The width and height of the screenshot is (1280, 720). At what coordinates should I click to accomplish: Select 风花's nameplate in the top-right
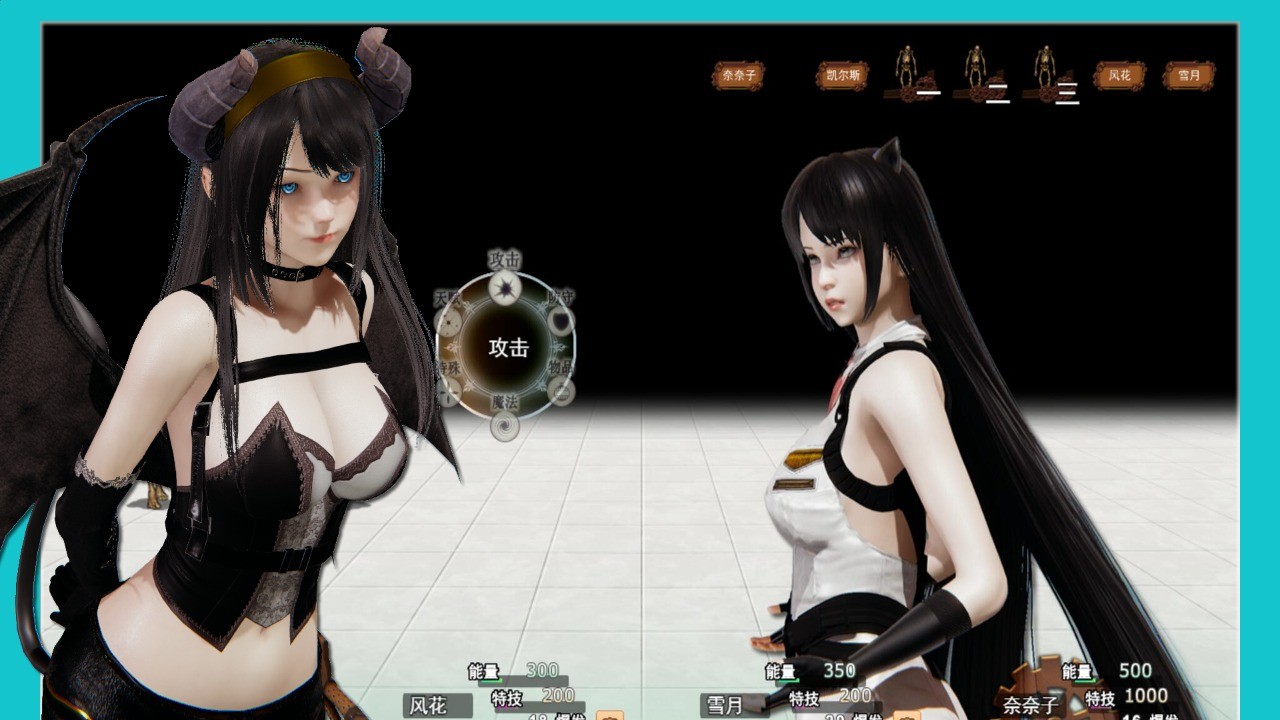coord(1118,75)
